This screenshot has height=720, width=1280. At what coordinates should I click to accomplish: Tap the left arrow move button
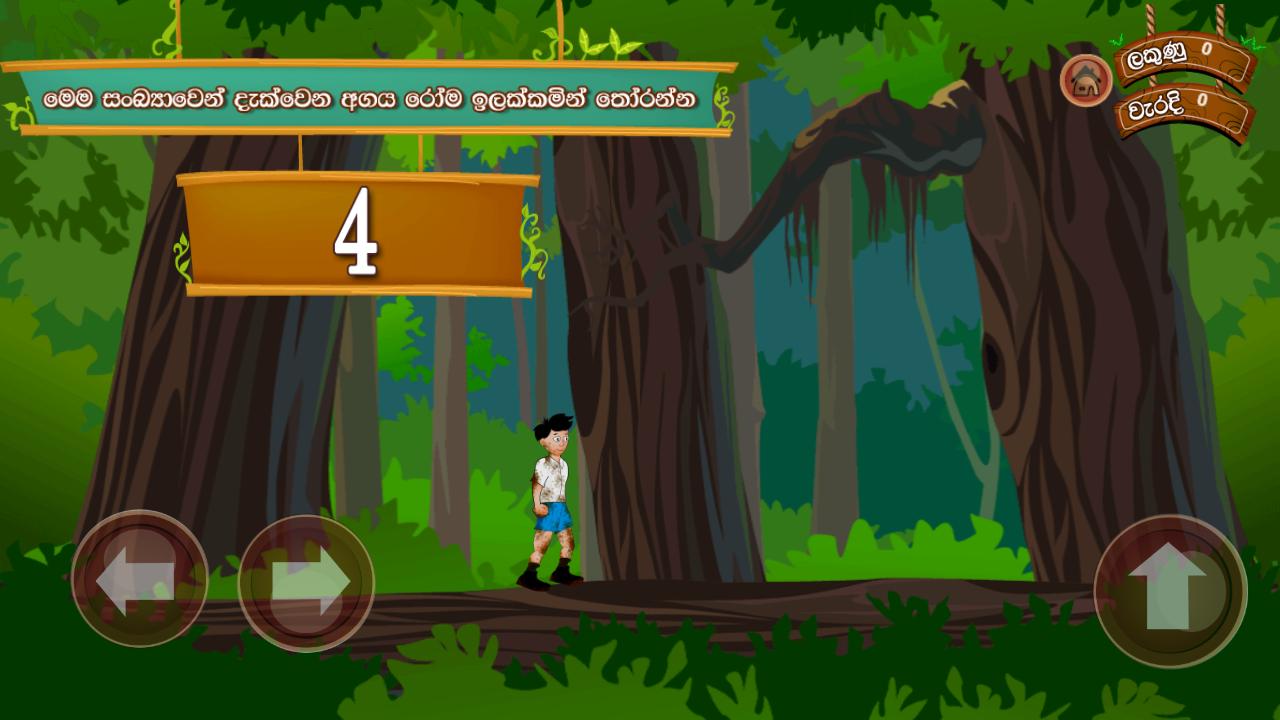click(x=139, y=579)
